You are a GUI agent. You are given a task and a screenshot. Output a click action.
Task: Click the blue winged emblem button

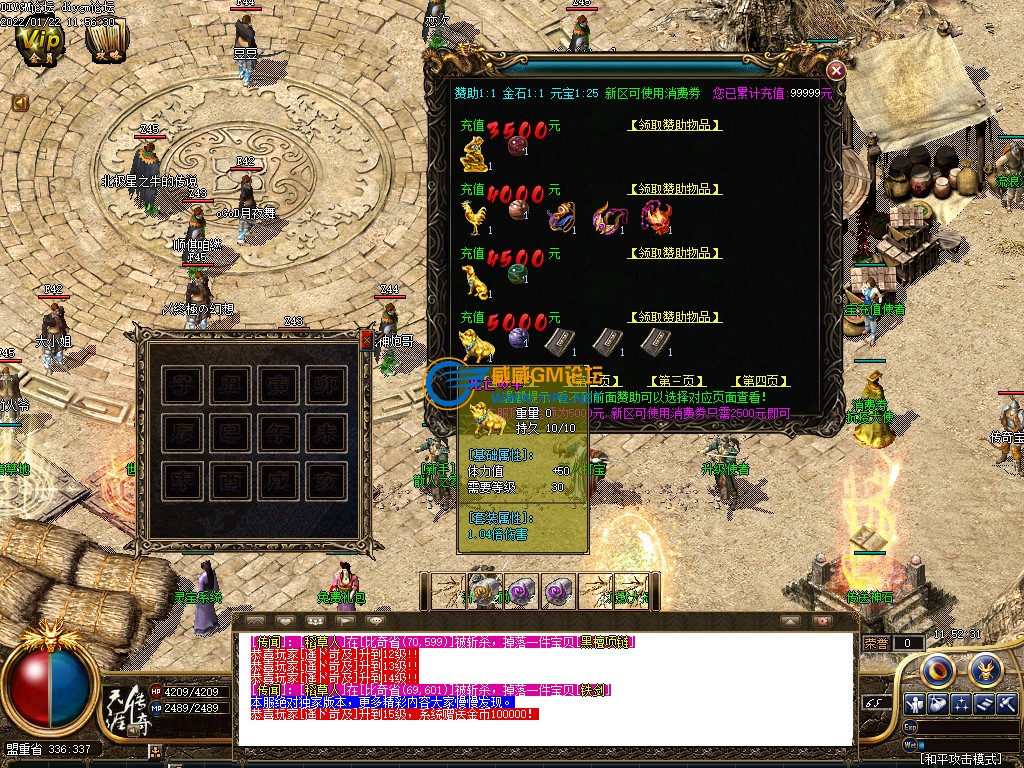tap(985, 667)
